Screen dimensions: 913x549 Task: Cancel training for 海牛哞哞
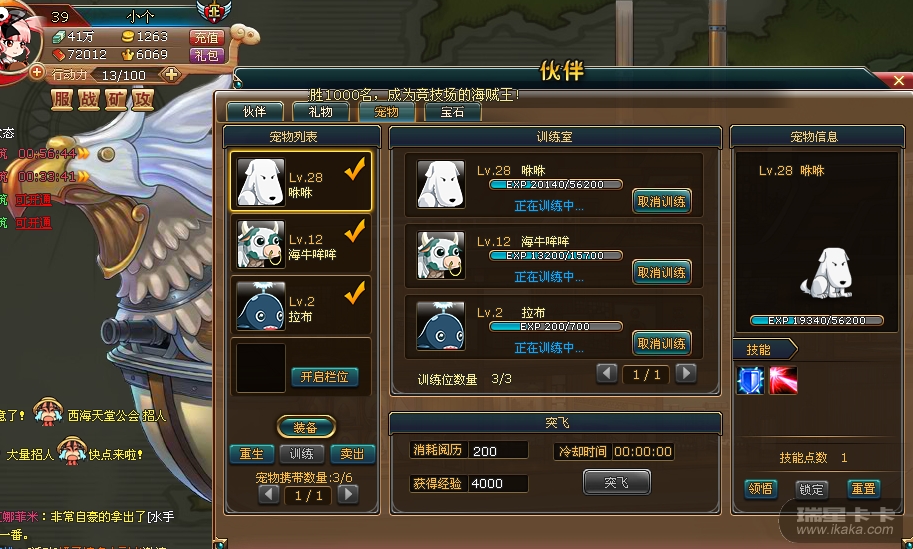[x=661, y=272]
